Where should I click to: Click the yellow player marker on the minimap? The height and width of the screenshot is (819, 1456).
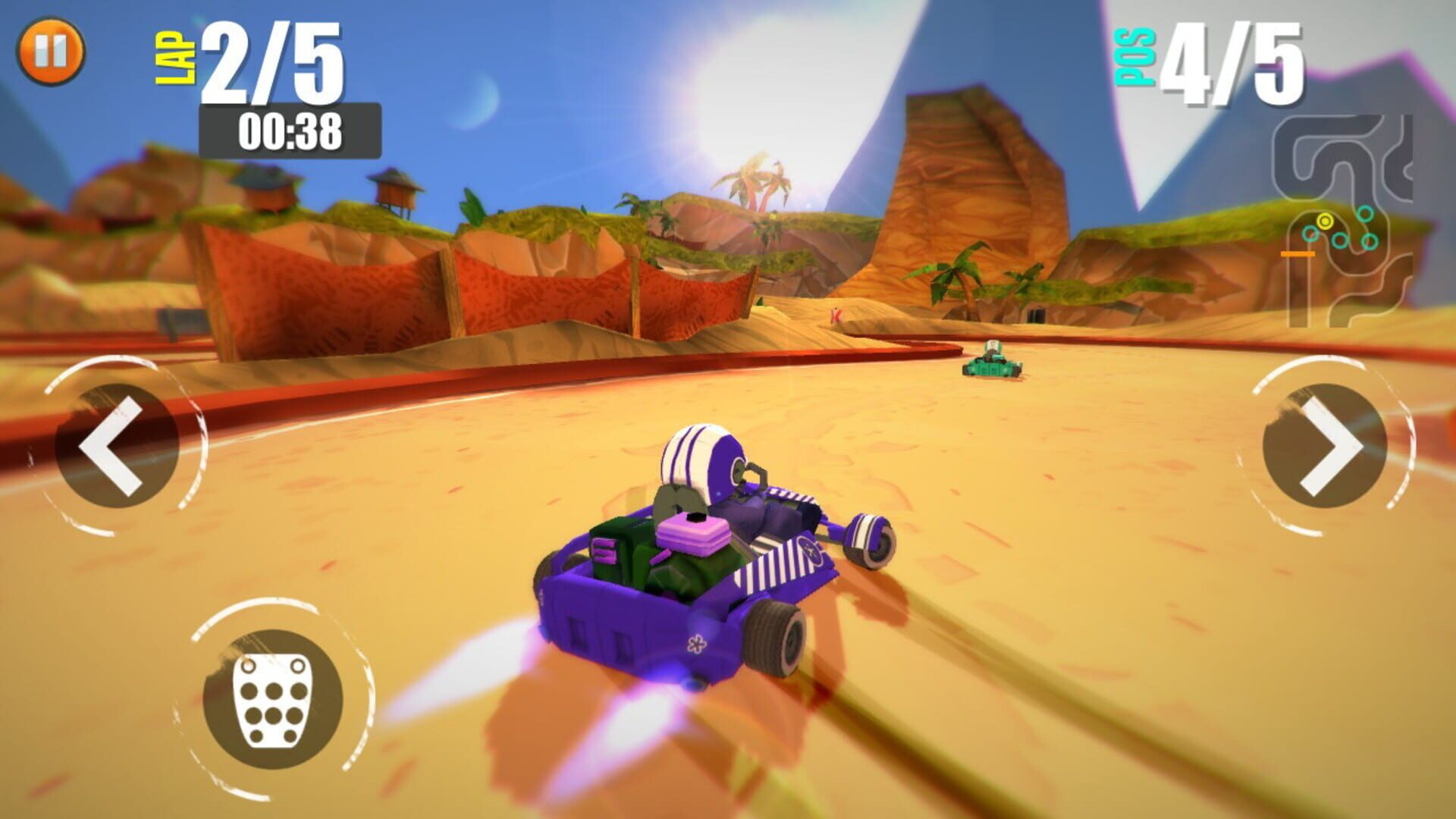click(x=1325, y=220)
